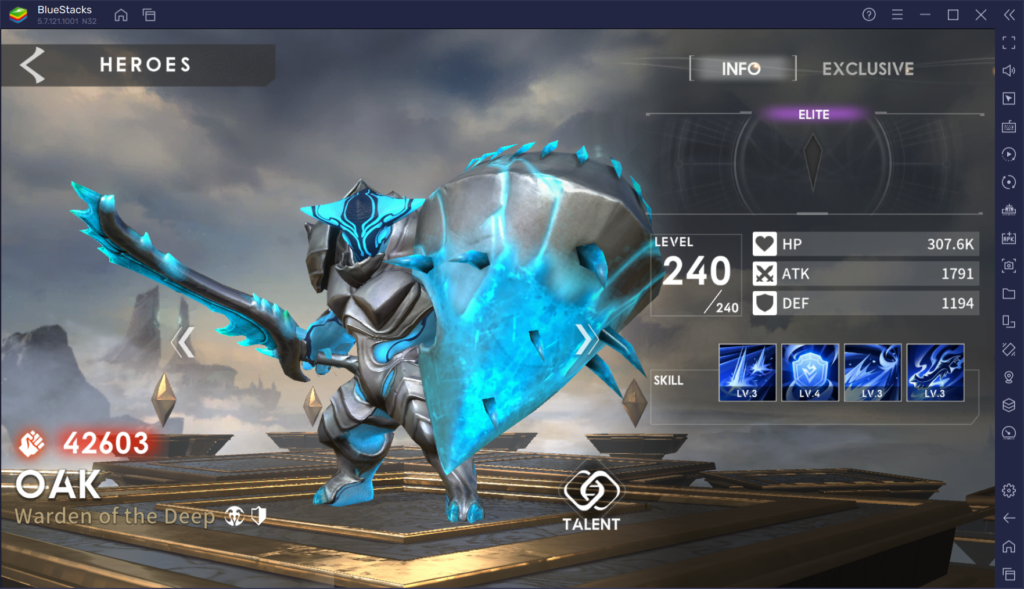1024x589 pixels.
Task: Open BlueStacks settings gear
Action: pos(1008,490)
